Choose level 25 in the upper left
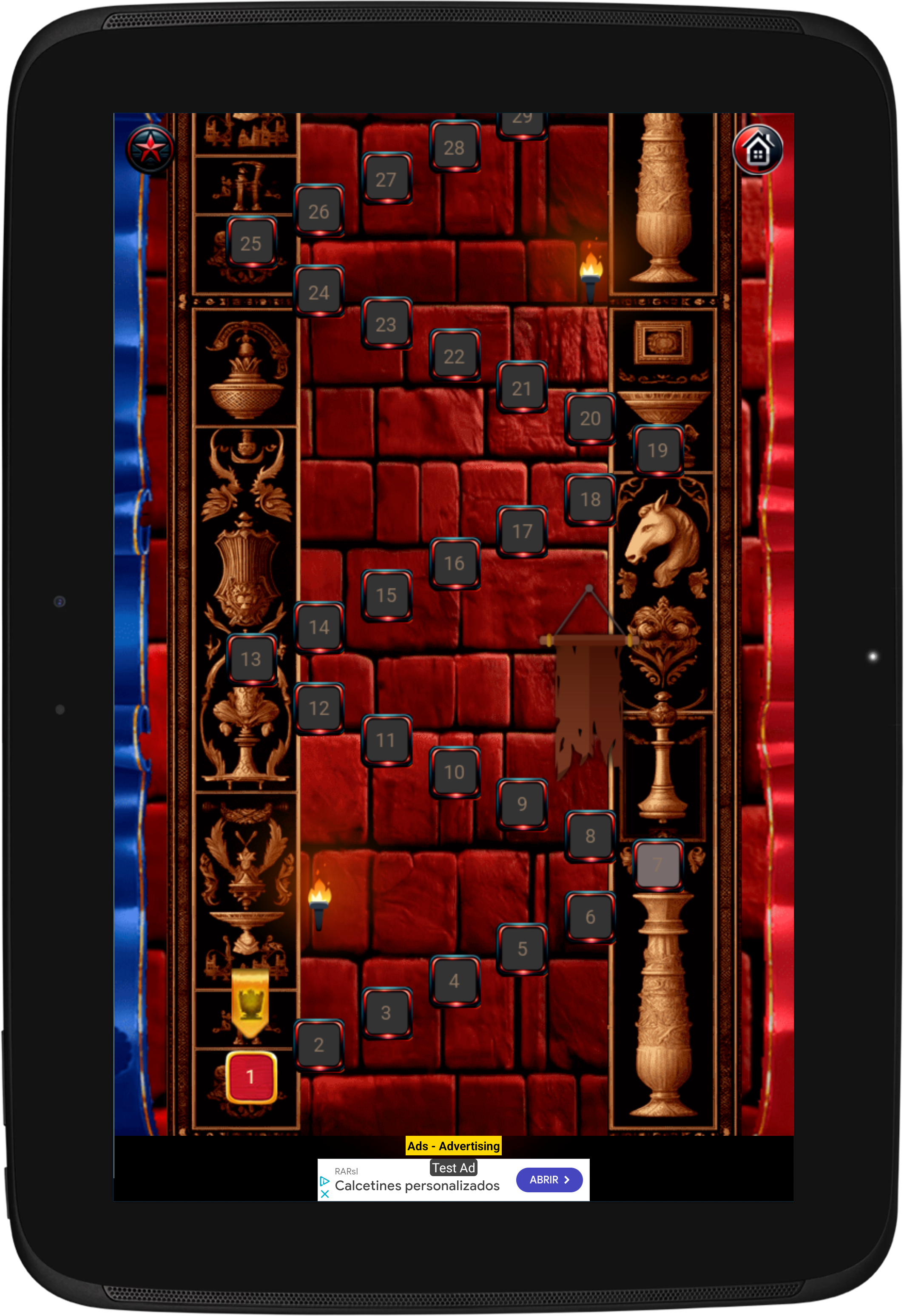The height and width of the screenshot is (1316, 904). [250, 244]
